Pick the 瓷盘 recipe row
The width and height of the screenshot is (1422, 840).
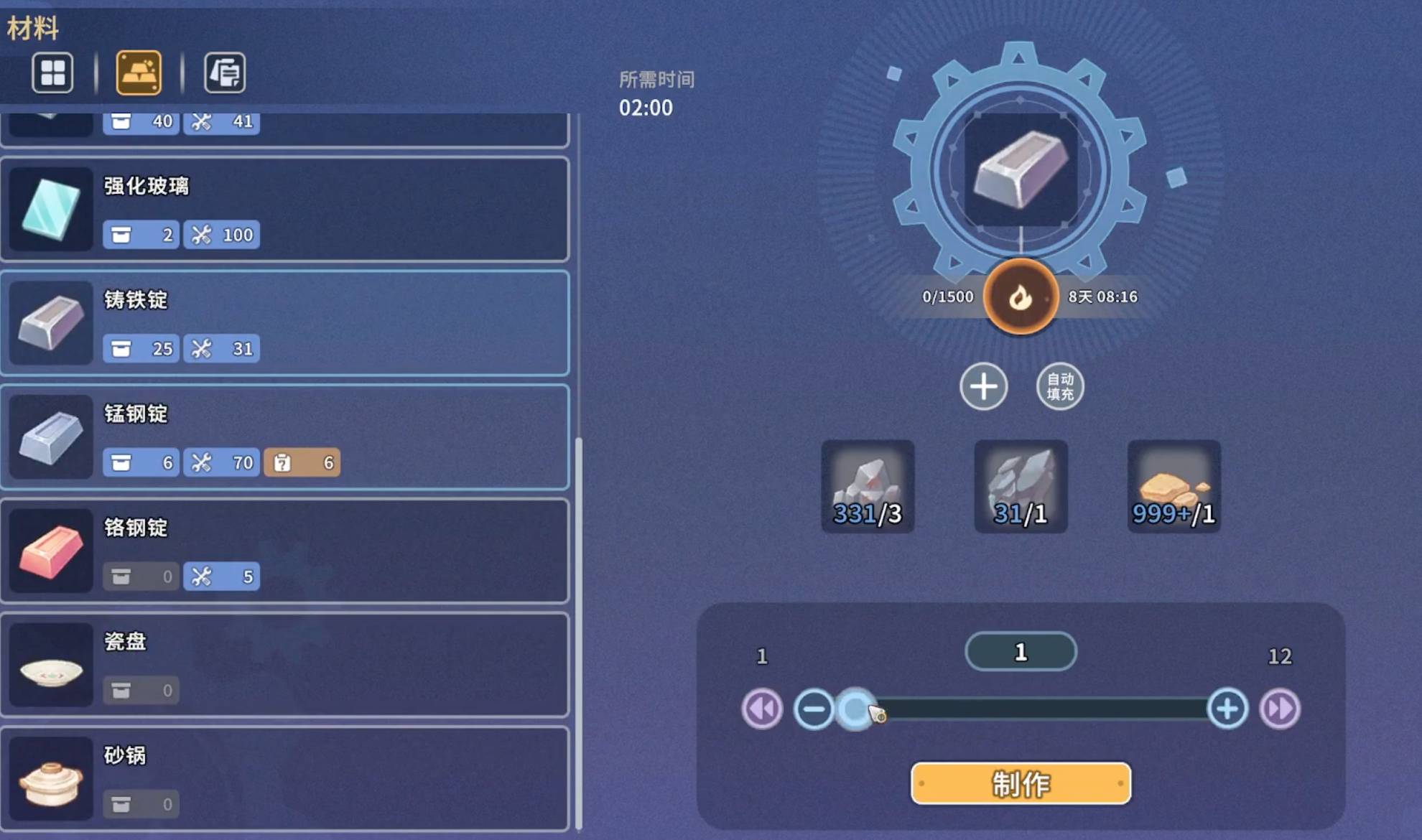coord(284,664)
